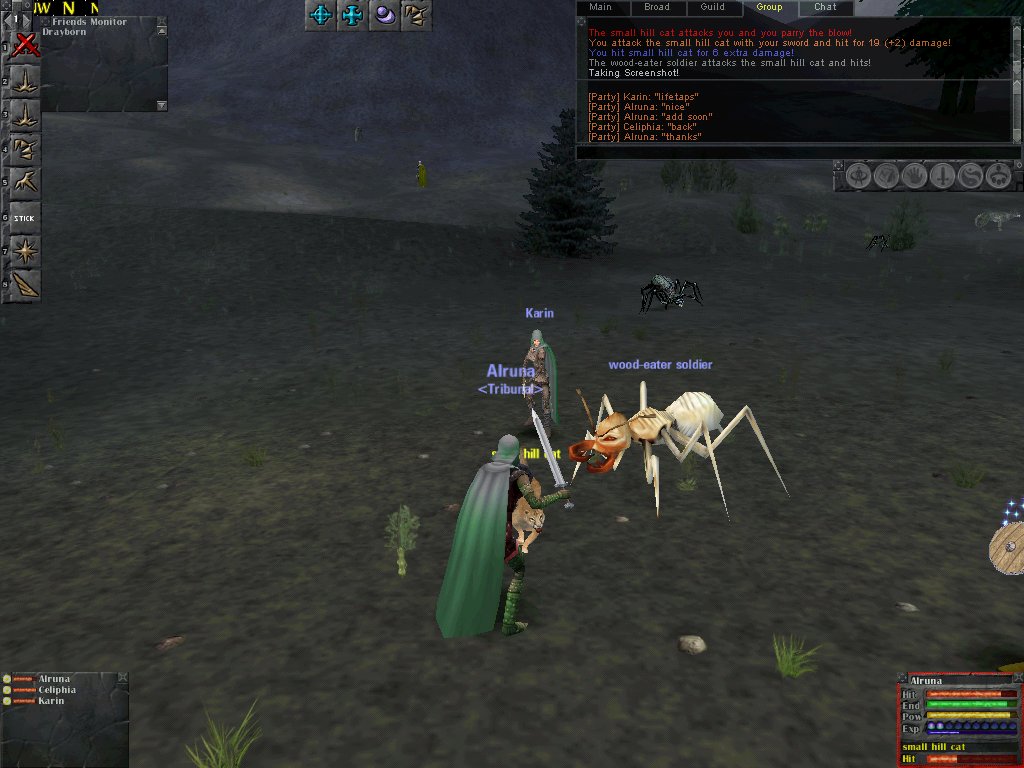Show the Group chat tab
This screenshot has width=1024, height=768.
tap(769, 8)
